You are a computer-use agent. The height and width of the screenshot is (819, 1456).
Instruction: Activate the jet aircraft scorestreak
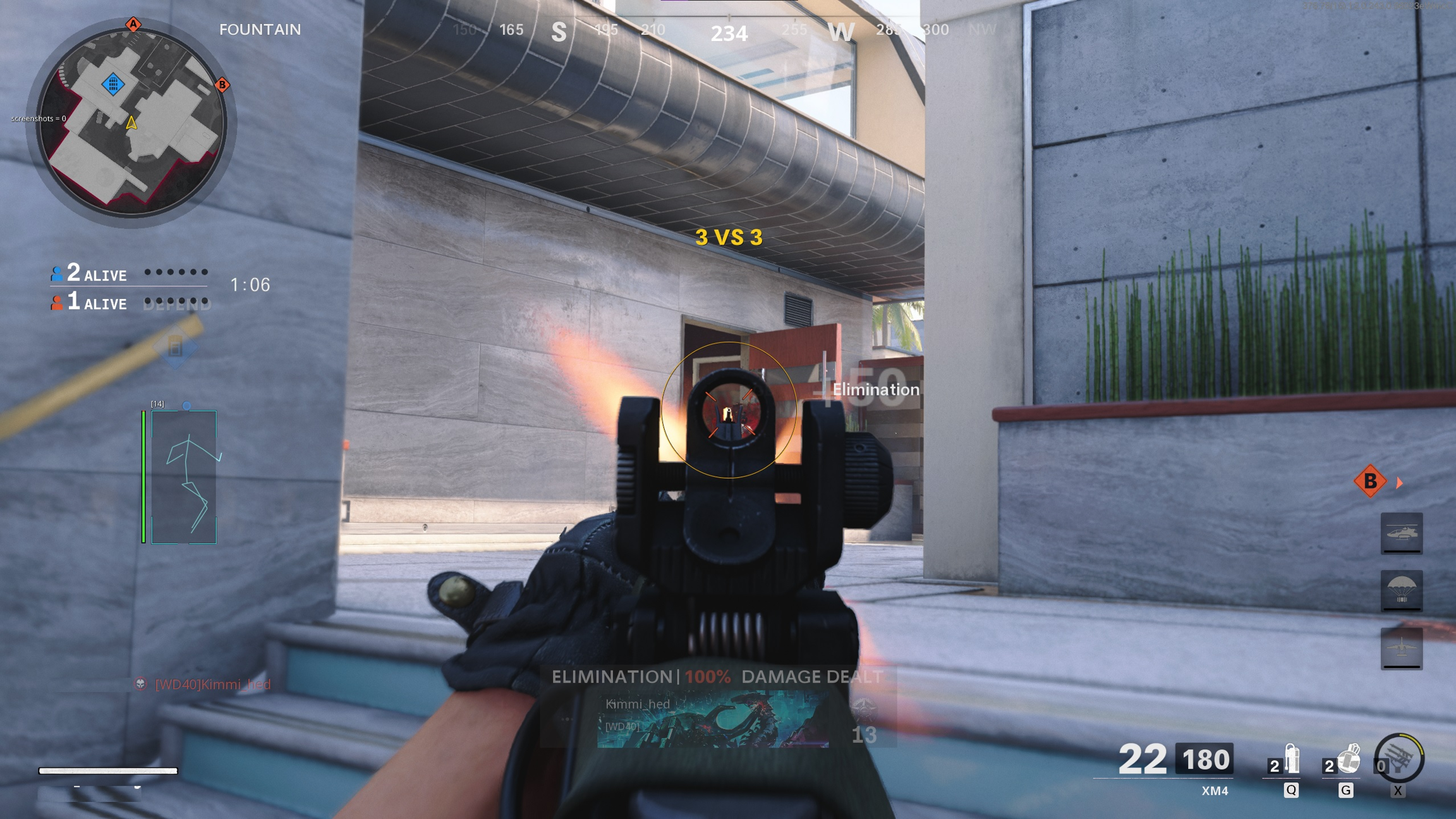point(1401,648)
